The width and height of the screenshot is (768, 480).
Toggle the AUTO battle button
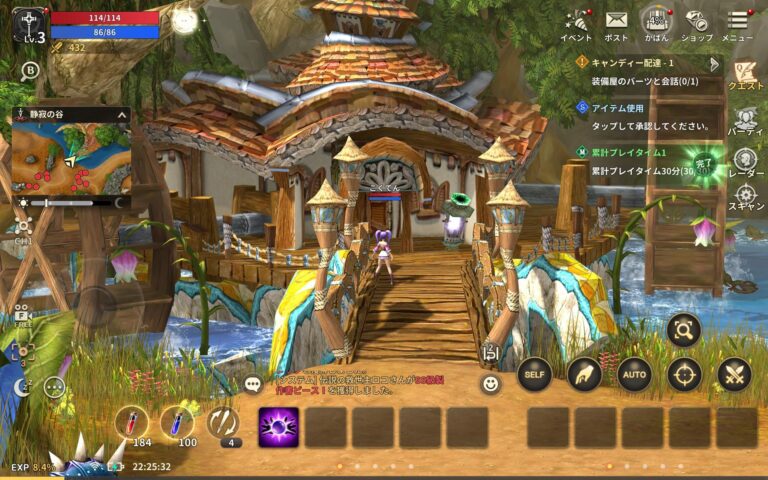(x=634, y=374)
